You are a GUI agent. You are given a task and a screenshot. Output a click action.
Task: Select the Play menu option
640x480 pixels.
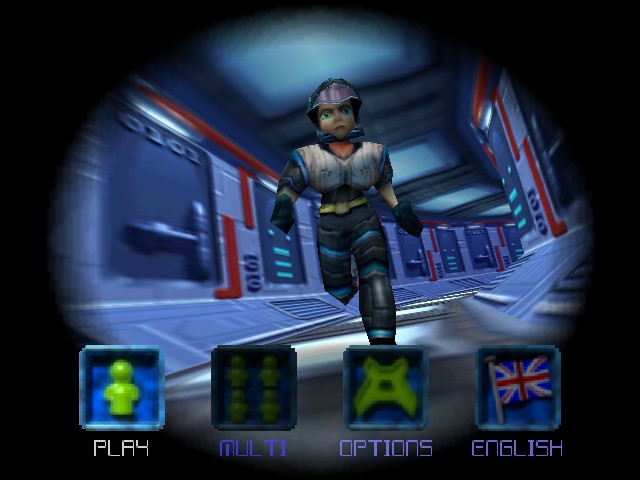pos(121,388)
